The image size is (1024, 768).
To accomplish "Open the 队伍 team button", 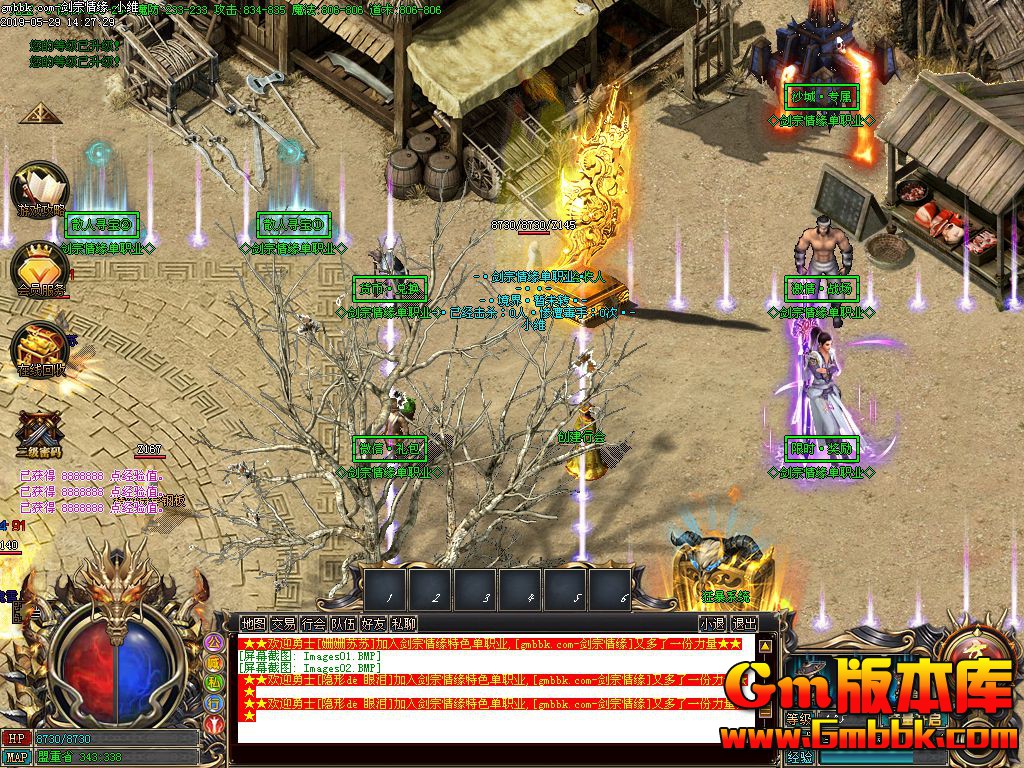I will [x=344, y=623].
